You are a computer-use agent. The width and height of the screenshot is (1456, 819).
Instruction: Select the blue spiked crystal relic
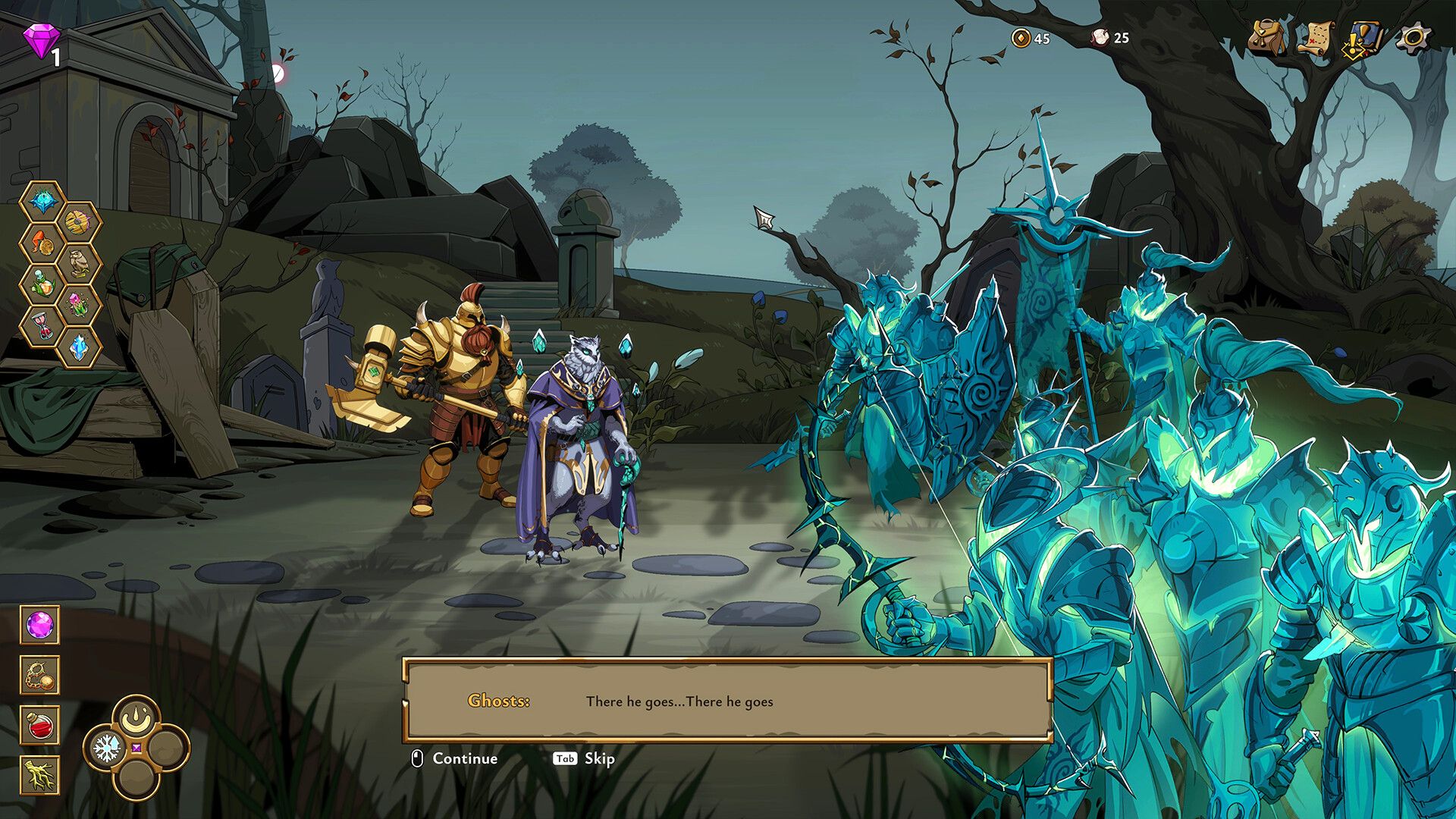click(x=42, y=202)
